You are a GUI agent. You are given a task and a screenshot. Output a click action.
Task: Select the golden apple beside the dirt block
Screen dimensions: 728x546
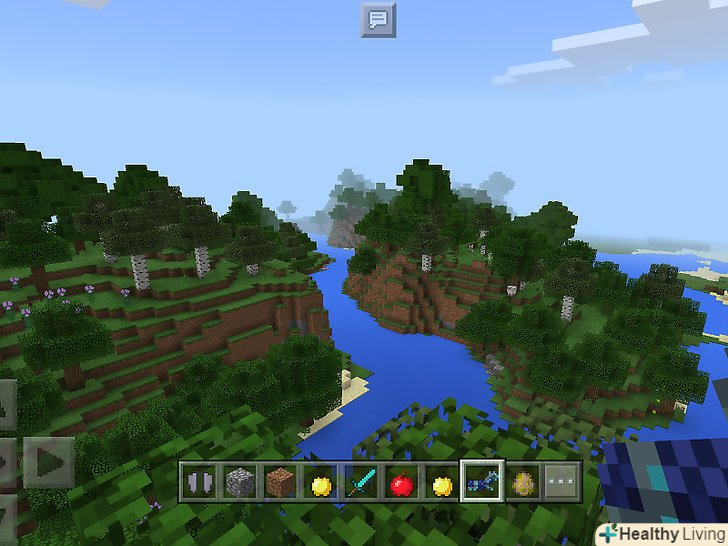point(320,484)
